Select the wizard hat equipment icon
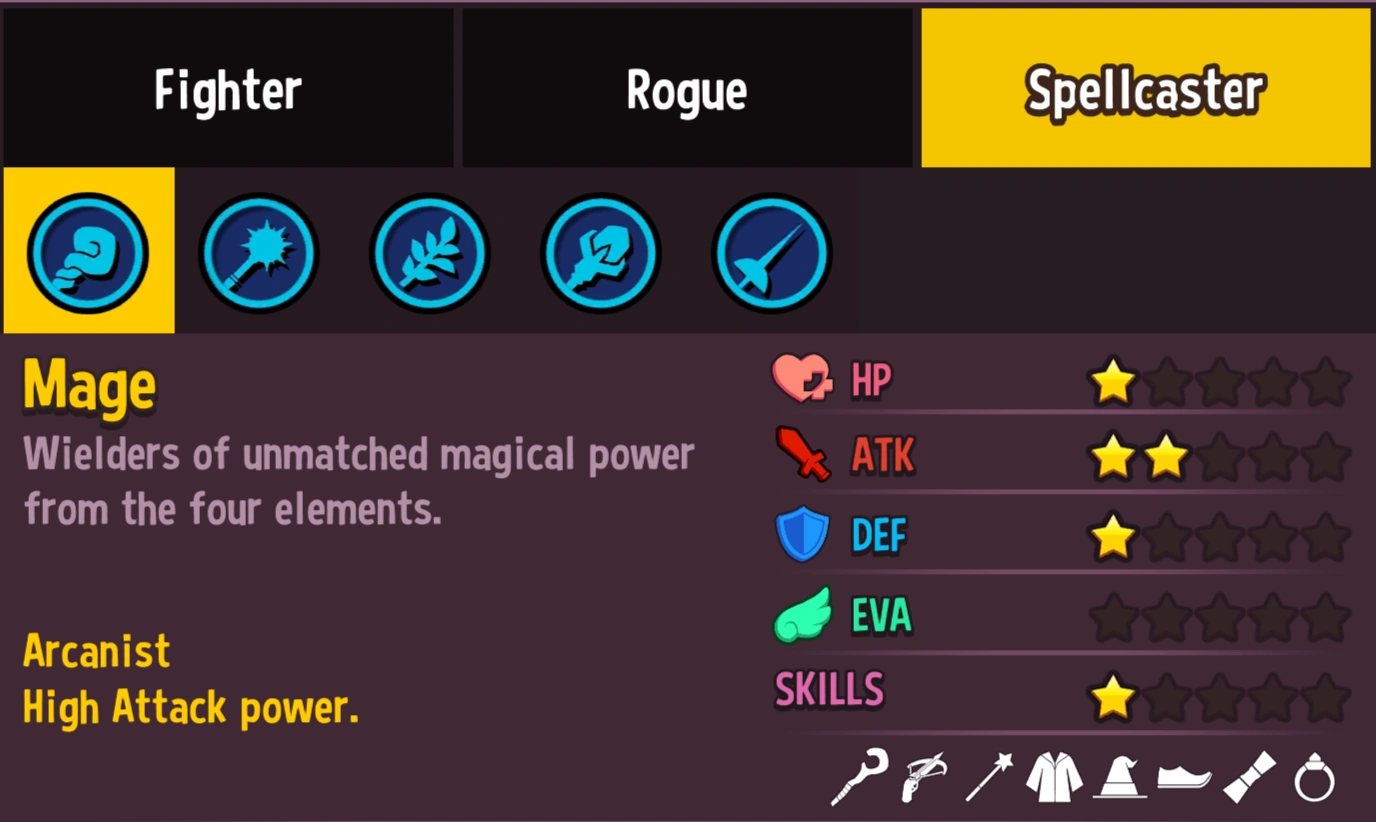Image resolution: width=1376 pixels, height=822 pixels. click(1117, 778)
